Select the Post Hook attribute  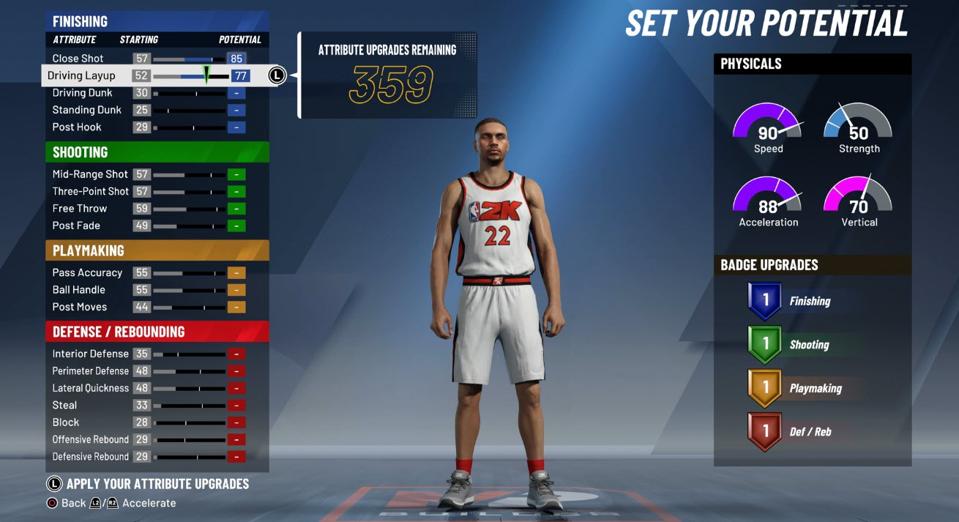[x=77, y=127]
